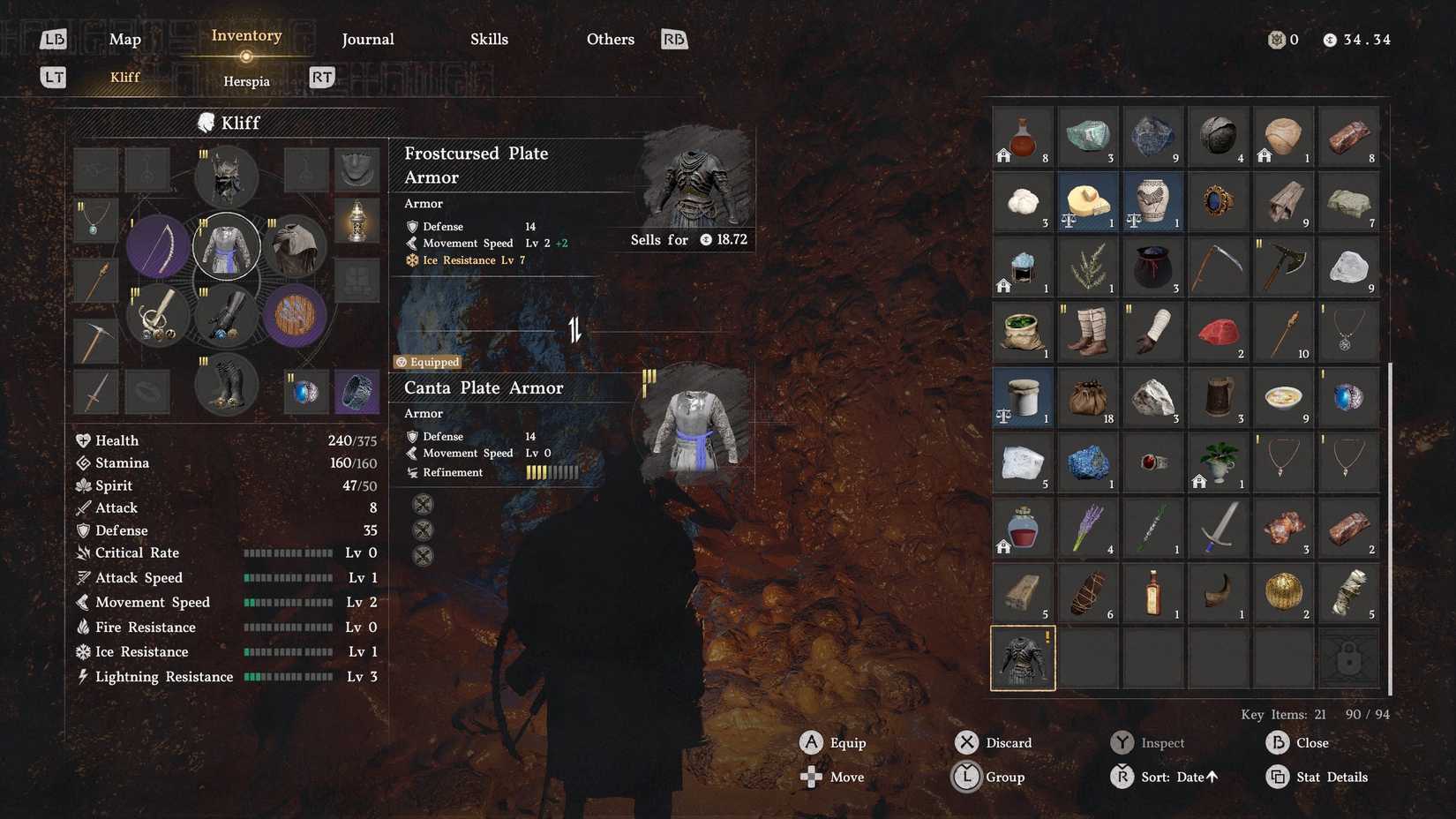Switch to the Journal tab
Viewport: 1456px width, 819px height.
pos(368,39)
